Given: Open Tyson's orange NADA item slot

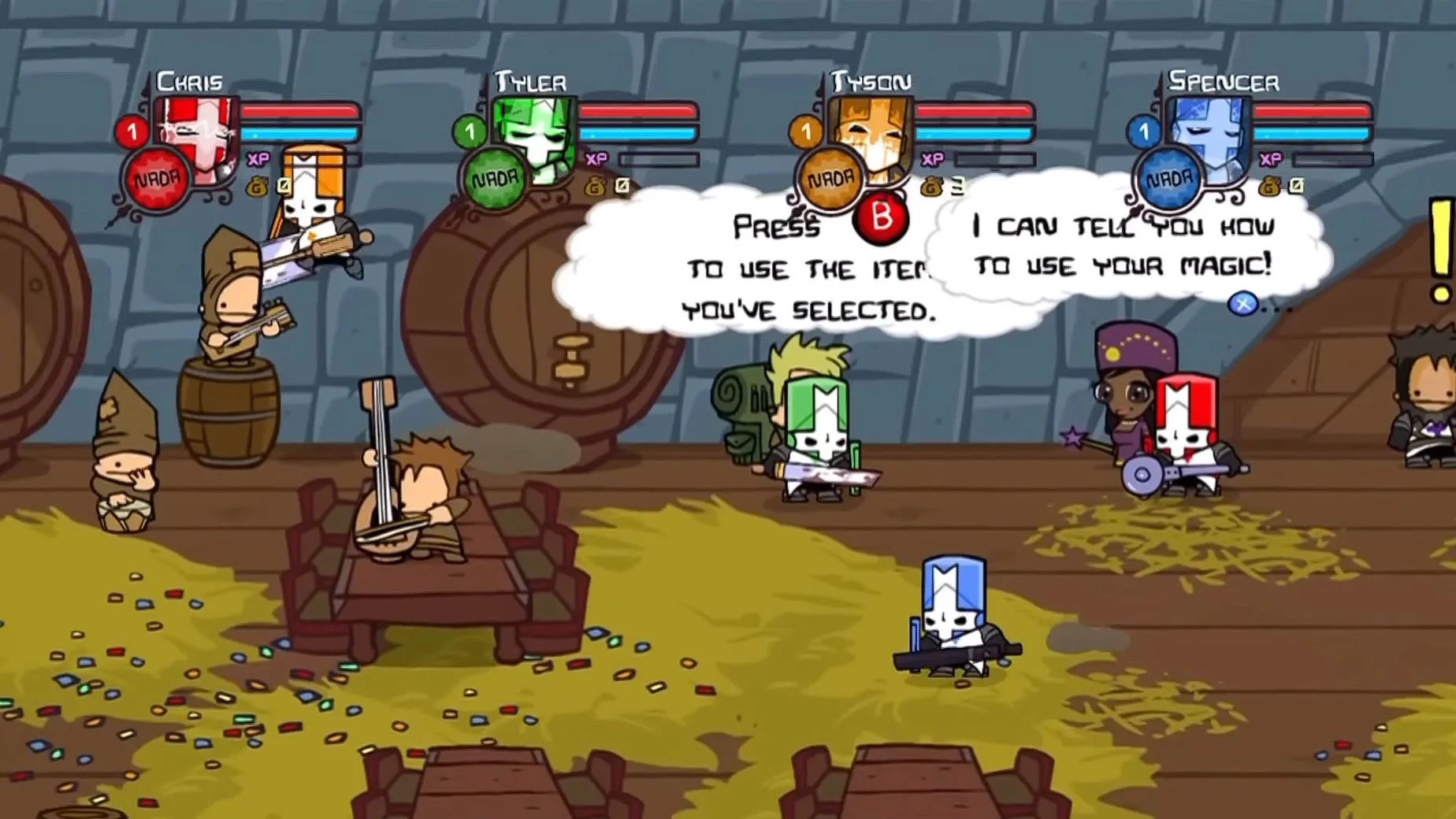Looking at the screenshot, I should pos(830,180).
